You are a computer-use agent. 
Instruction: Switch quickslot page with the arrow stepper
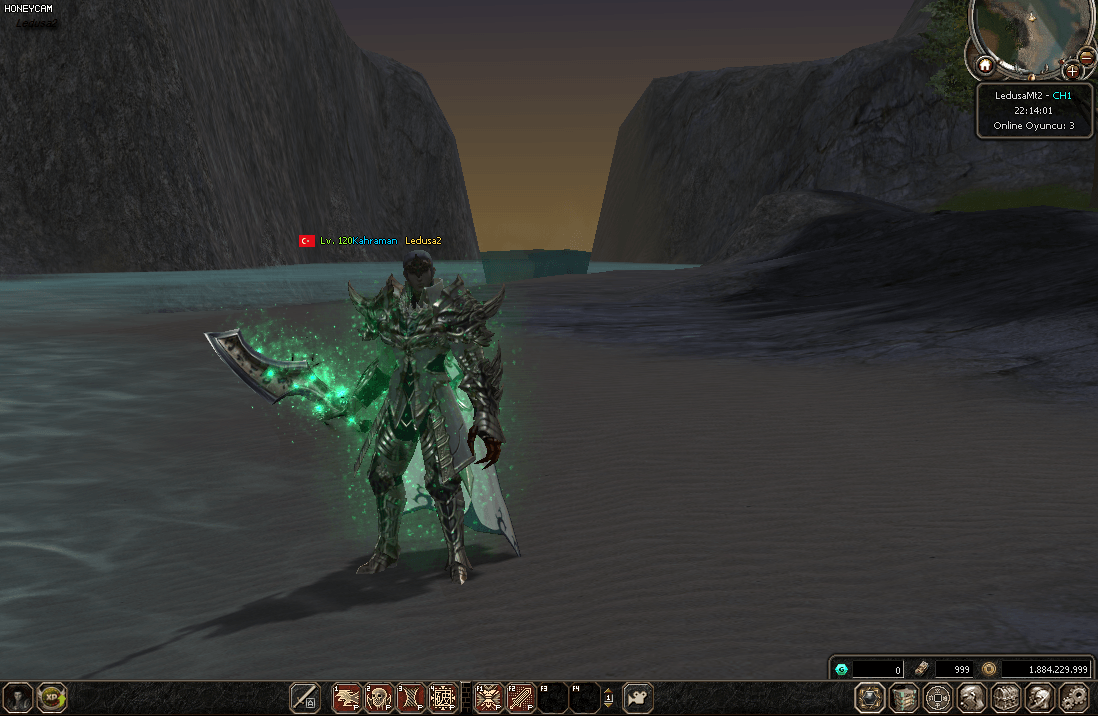coord(608,697)
